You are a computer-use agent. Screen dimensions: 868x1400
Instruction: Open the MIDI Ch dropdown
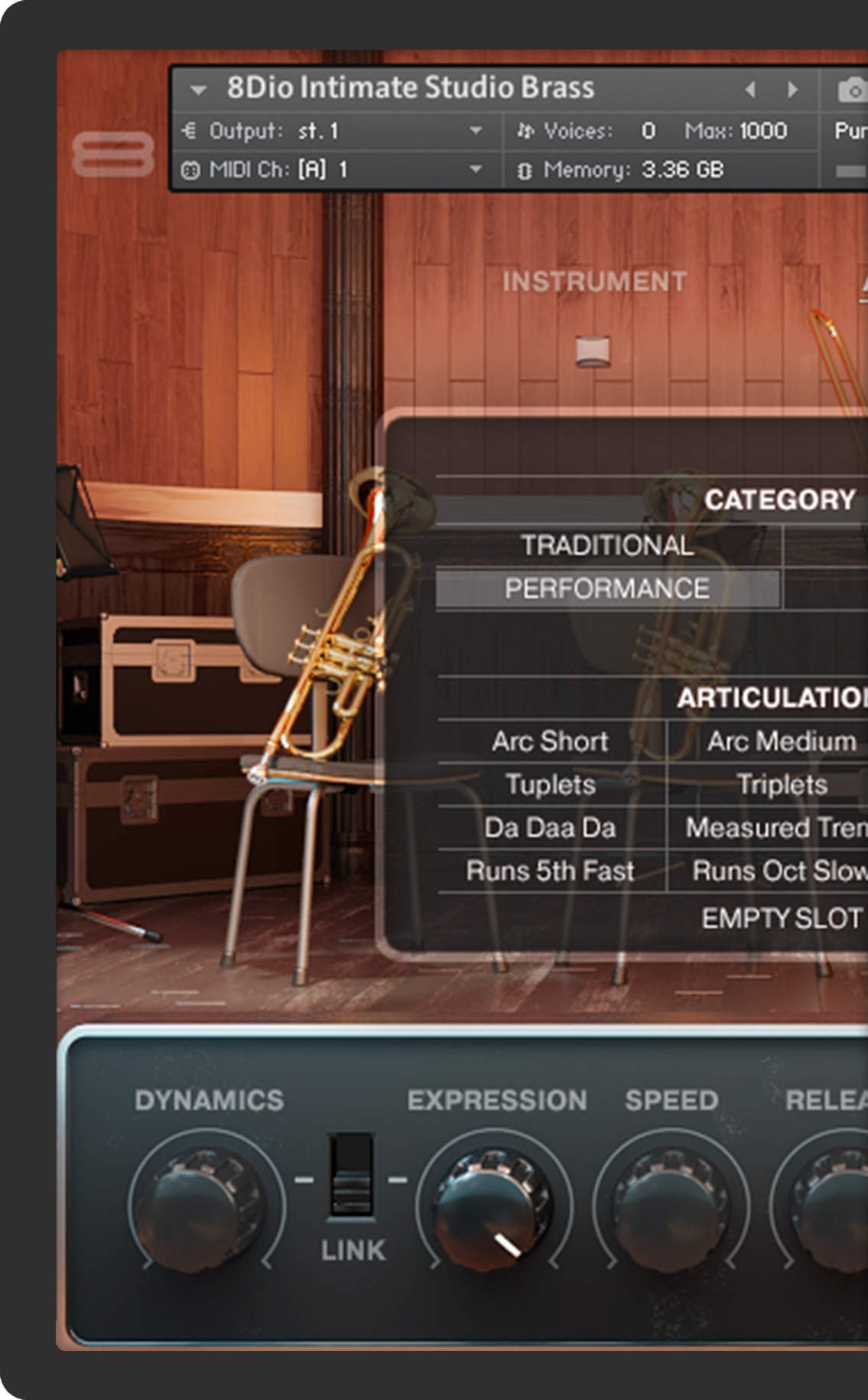475,169
